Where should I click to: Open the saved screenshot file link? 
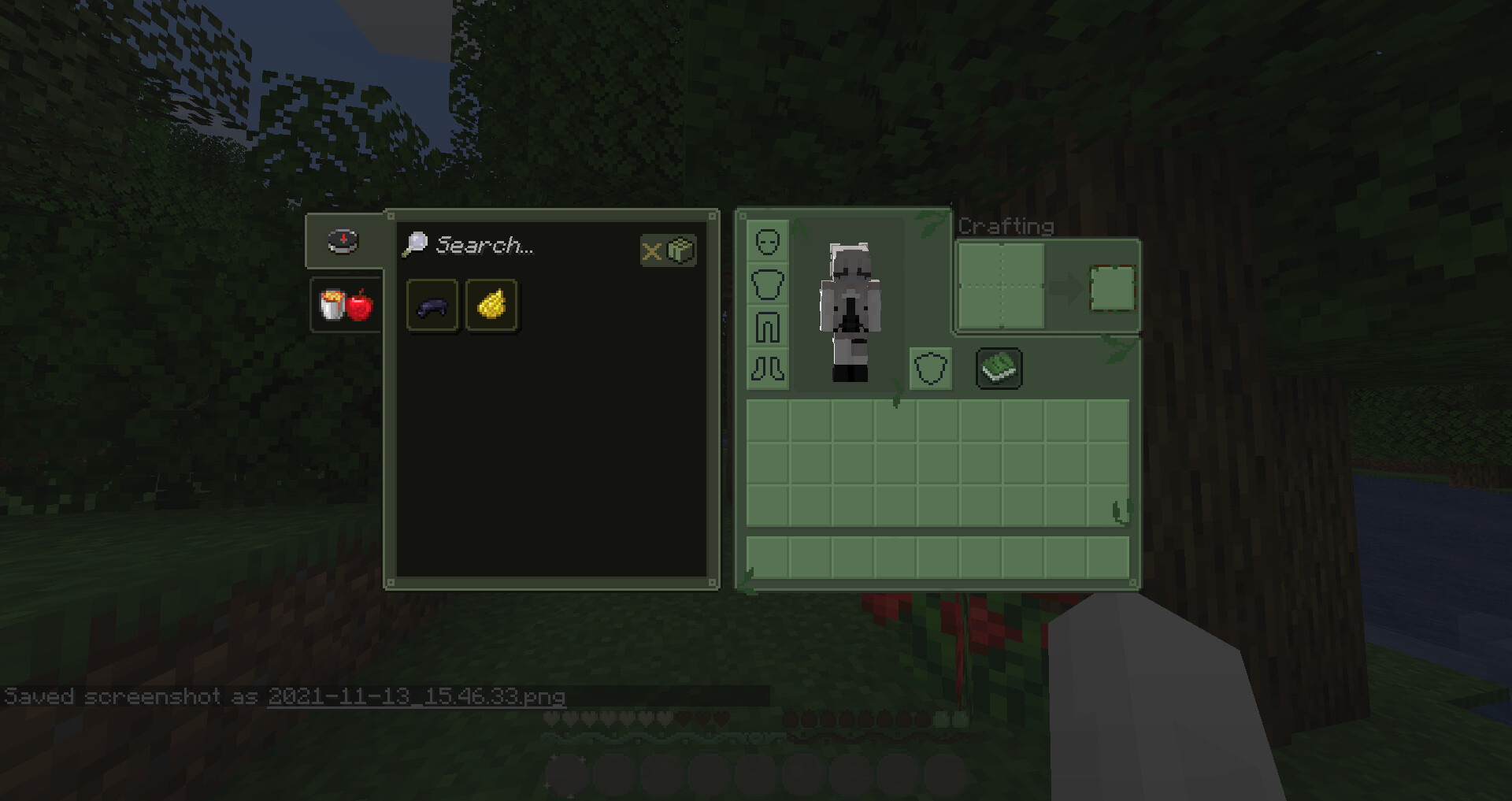tap(417, 696)
